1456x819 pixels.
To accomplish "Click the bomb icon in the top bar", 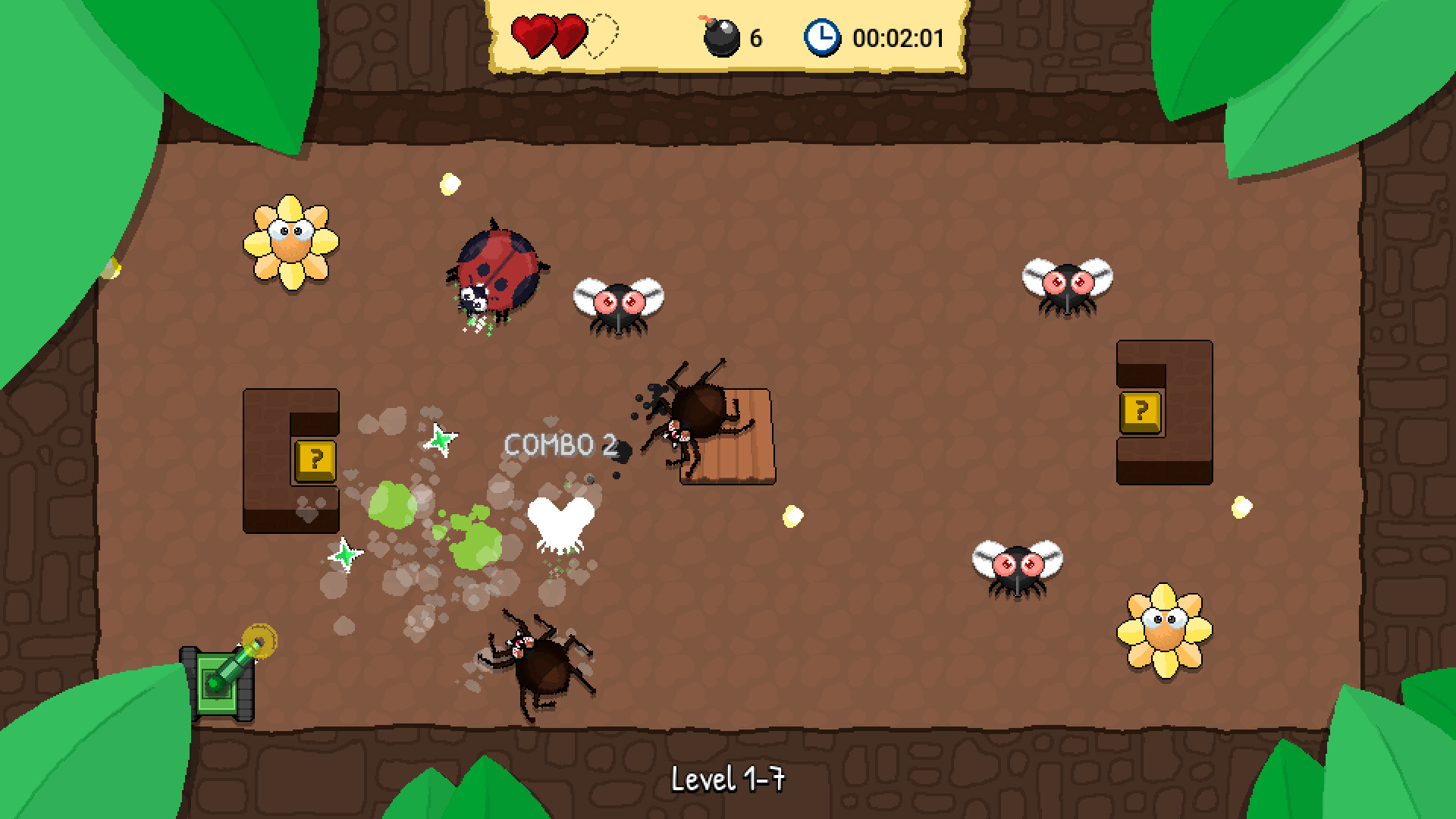I will 722,36.
